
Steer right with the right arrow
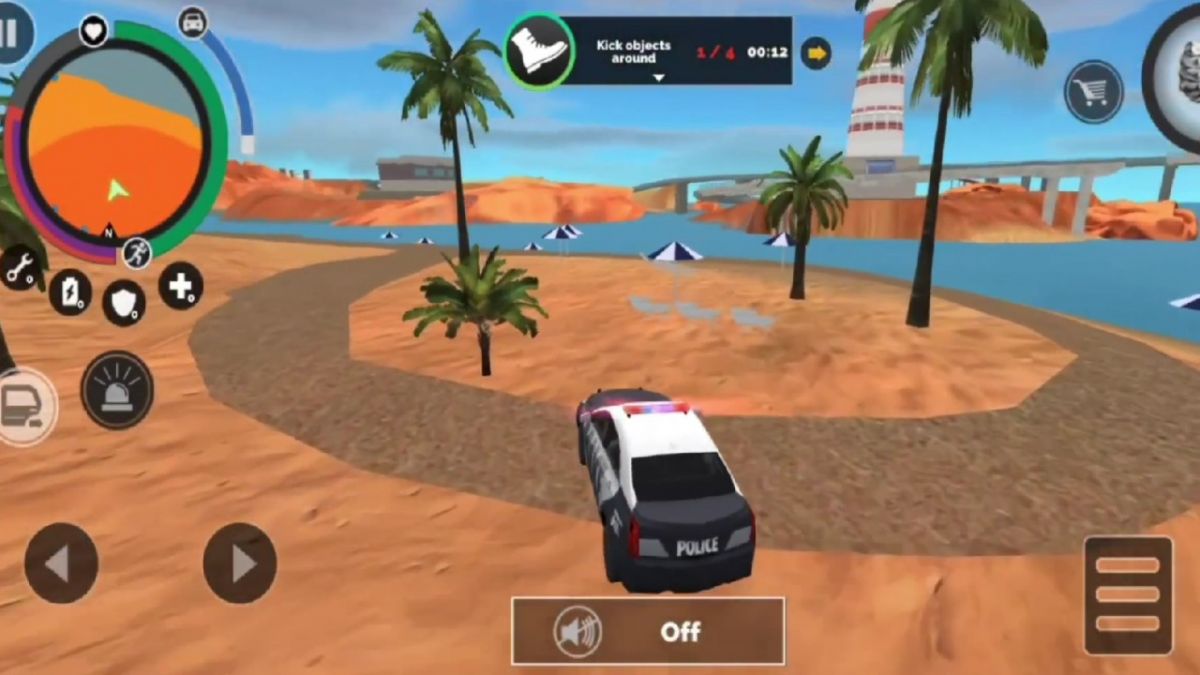click(x=240, y=563)
